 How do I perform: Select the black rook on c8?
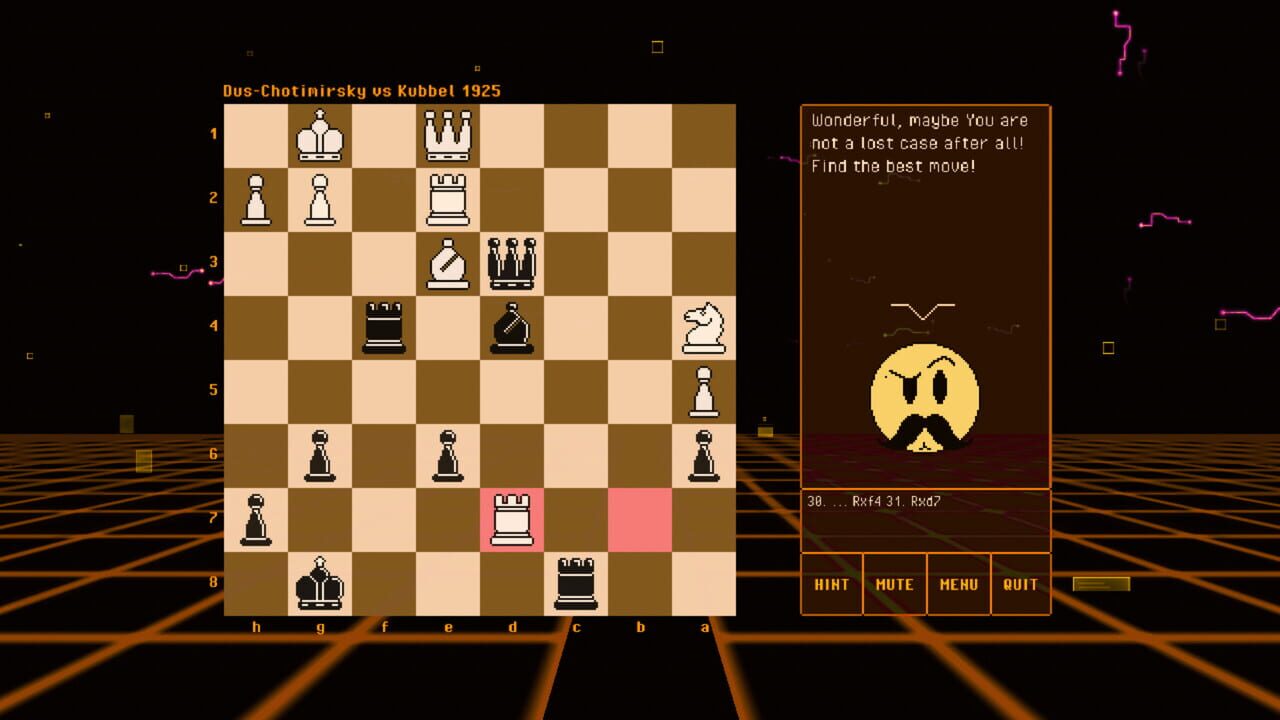pyautogui.click(x=577, y=583)
